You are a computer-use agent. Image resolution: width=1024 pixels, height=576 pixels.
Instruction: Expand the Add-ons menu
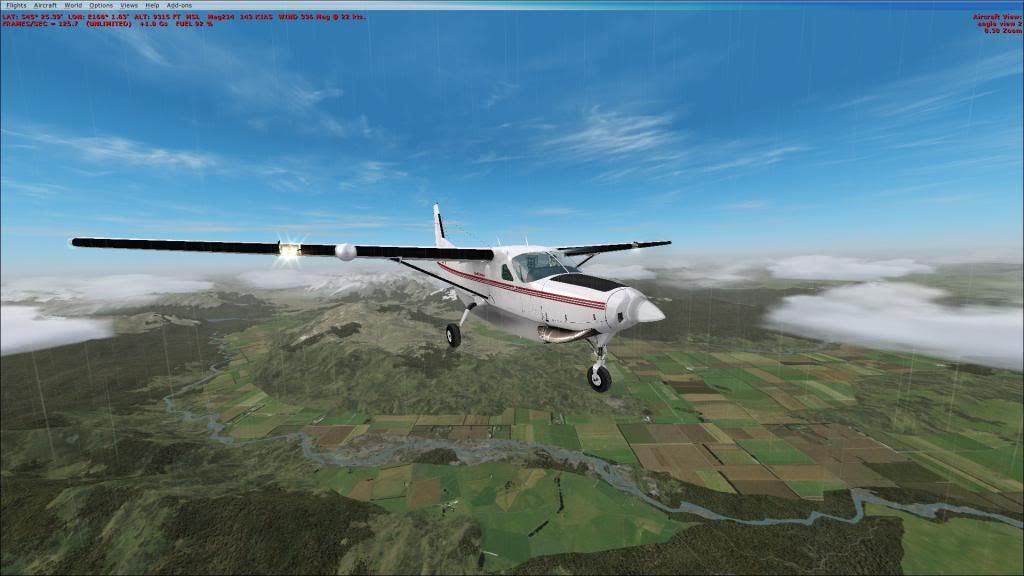pos(179,5)
